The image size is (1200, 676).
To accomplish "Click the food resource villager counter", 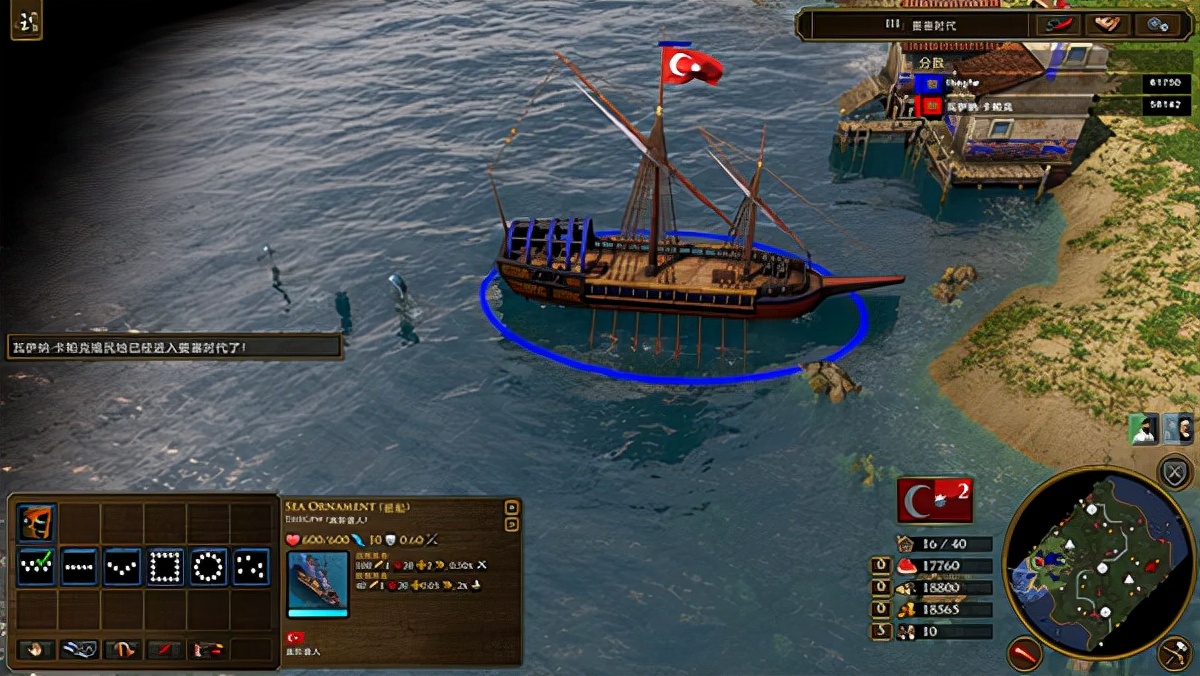I will (880, 567).
